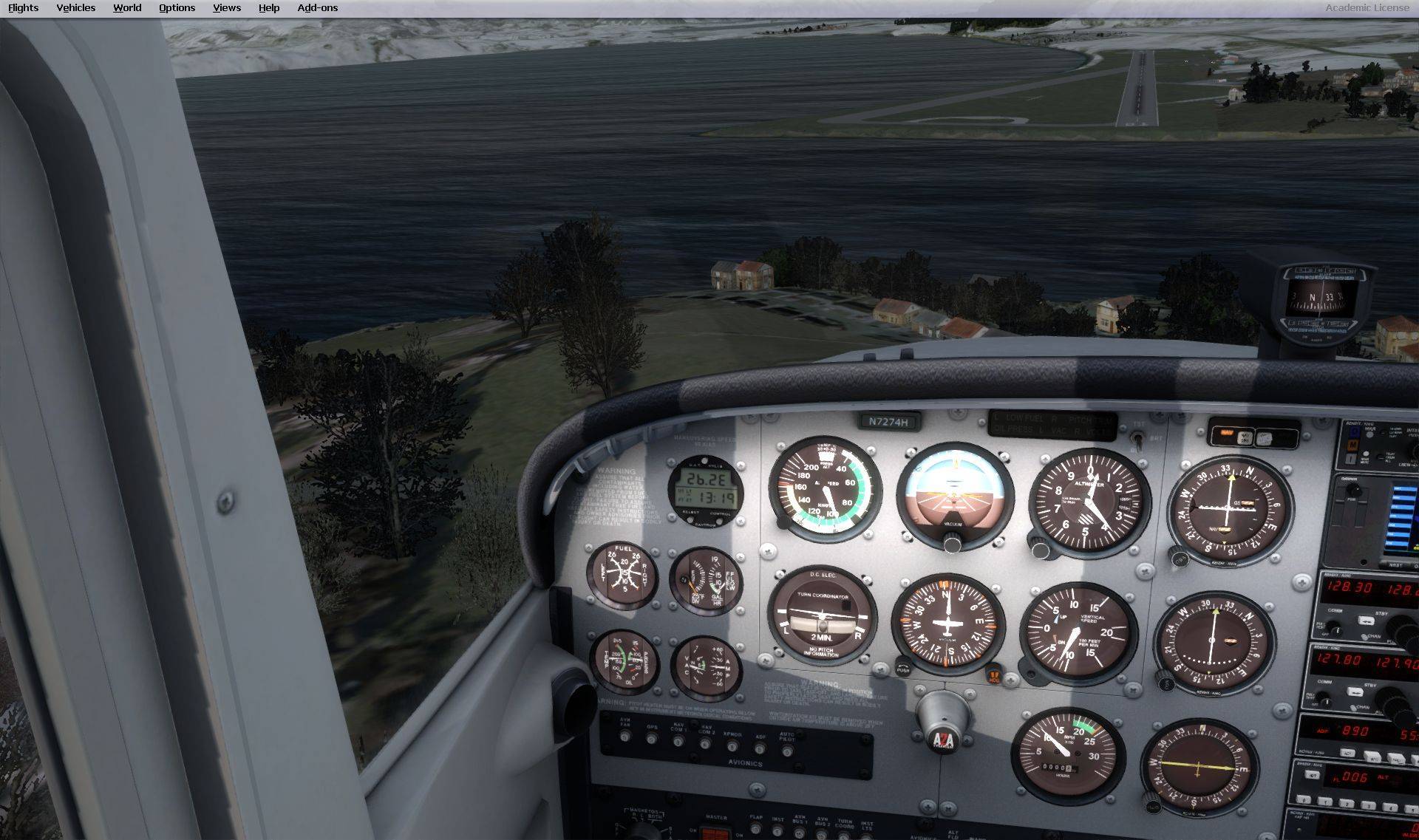The image size is (1419, 840).
Task: Toggle the red MASTER switch
Action: click(715, 834)
